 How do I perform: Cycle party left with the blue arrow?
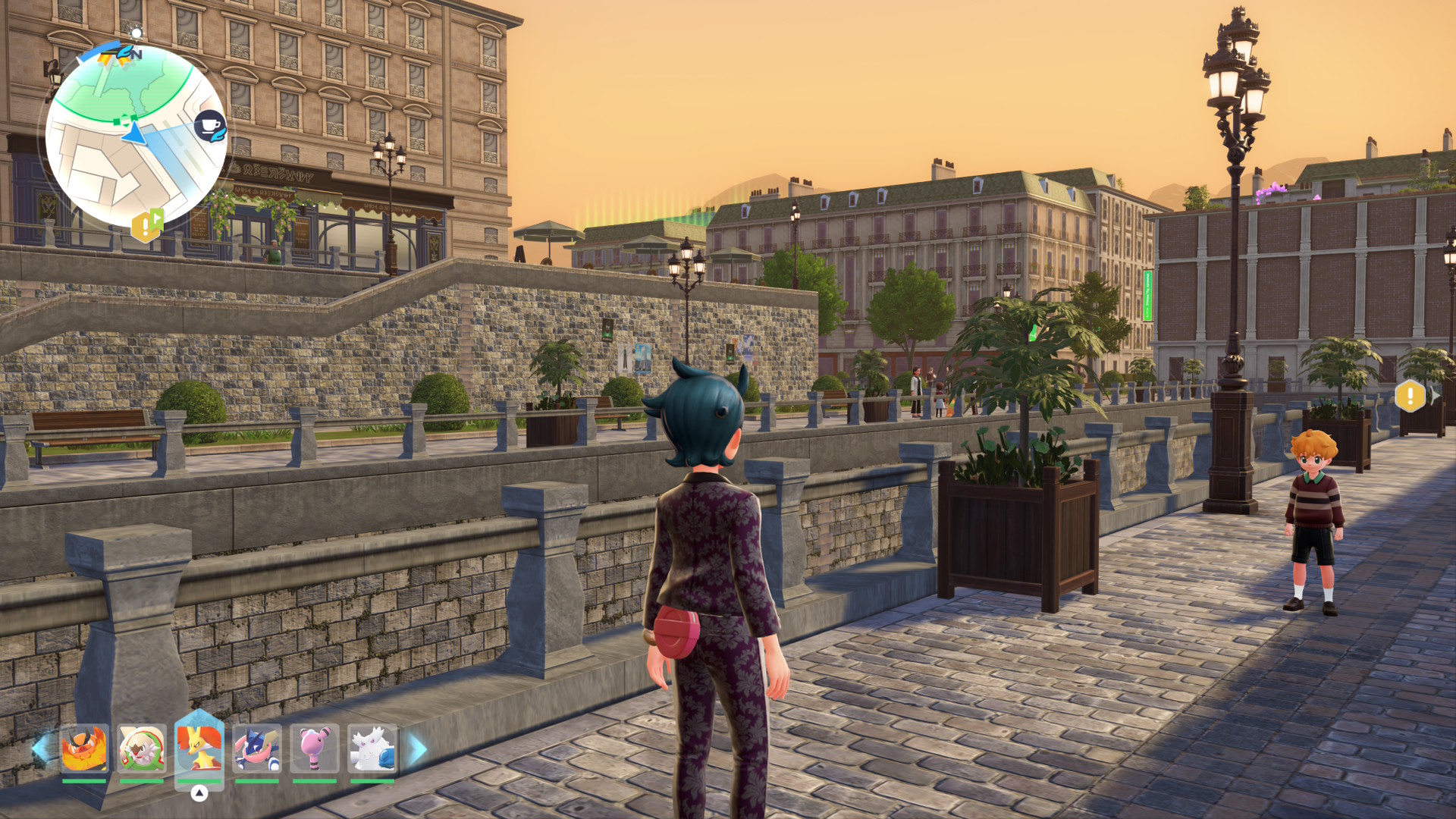[40, 748]
